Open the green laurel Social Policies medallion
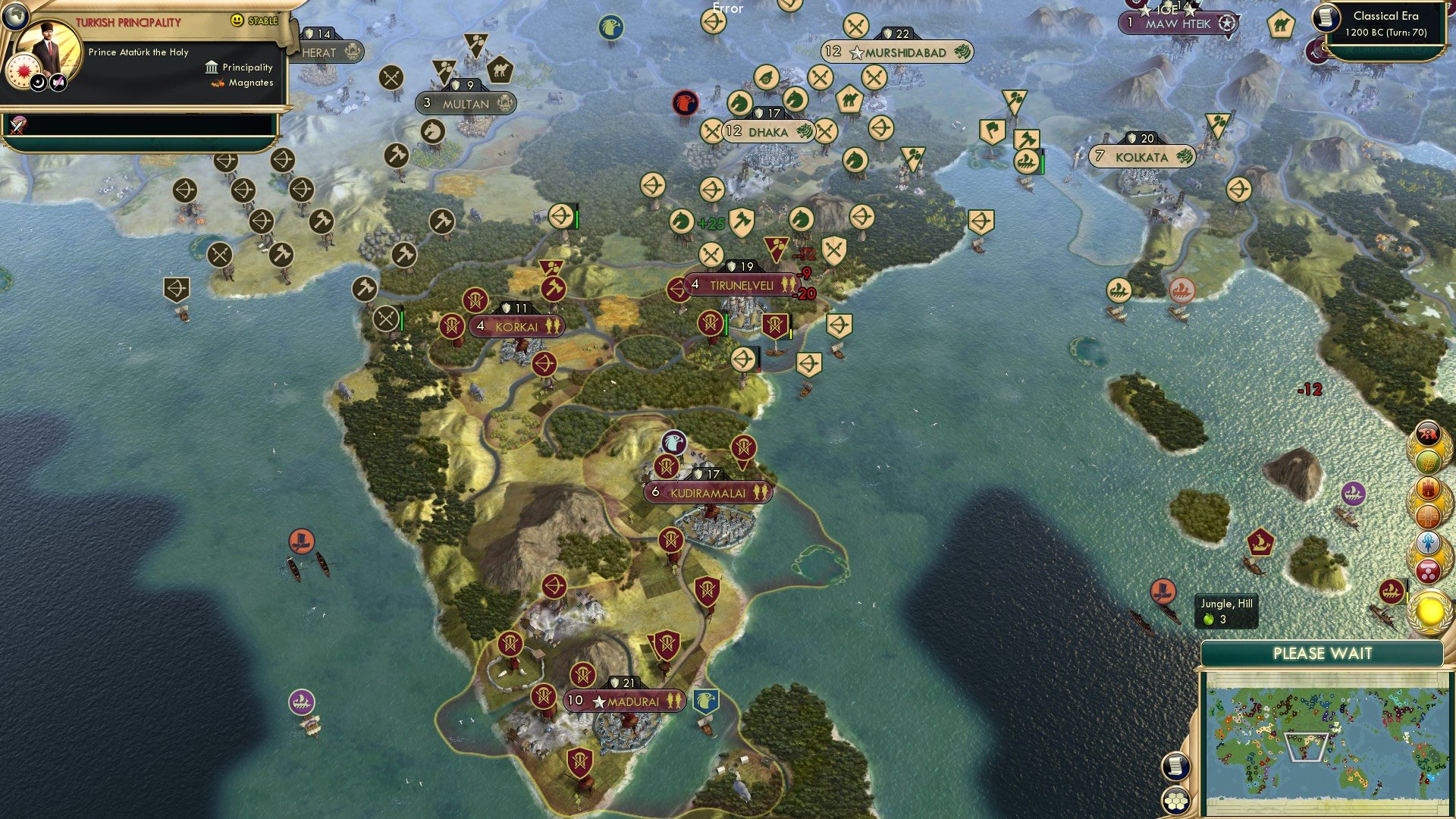The width and height of the screenshot is (1456, 819). (x=1428, y=461)
